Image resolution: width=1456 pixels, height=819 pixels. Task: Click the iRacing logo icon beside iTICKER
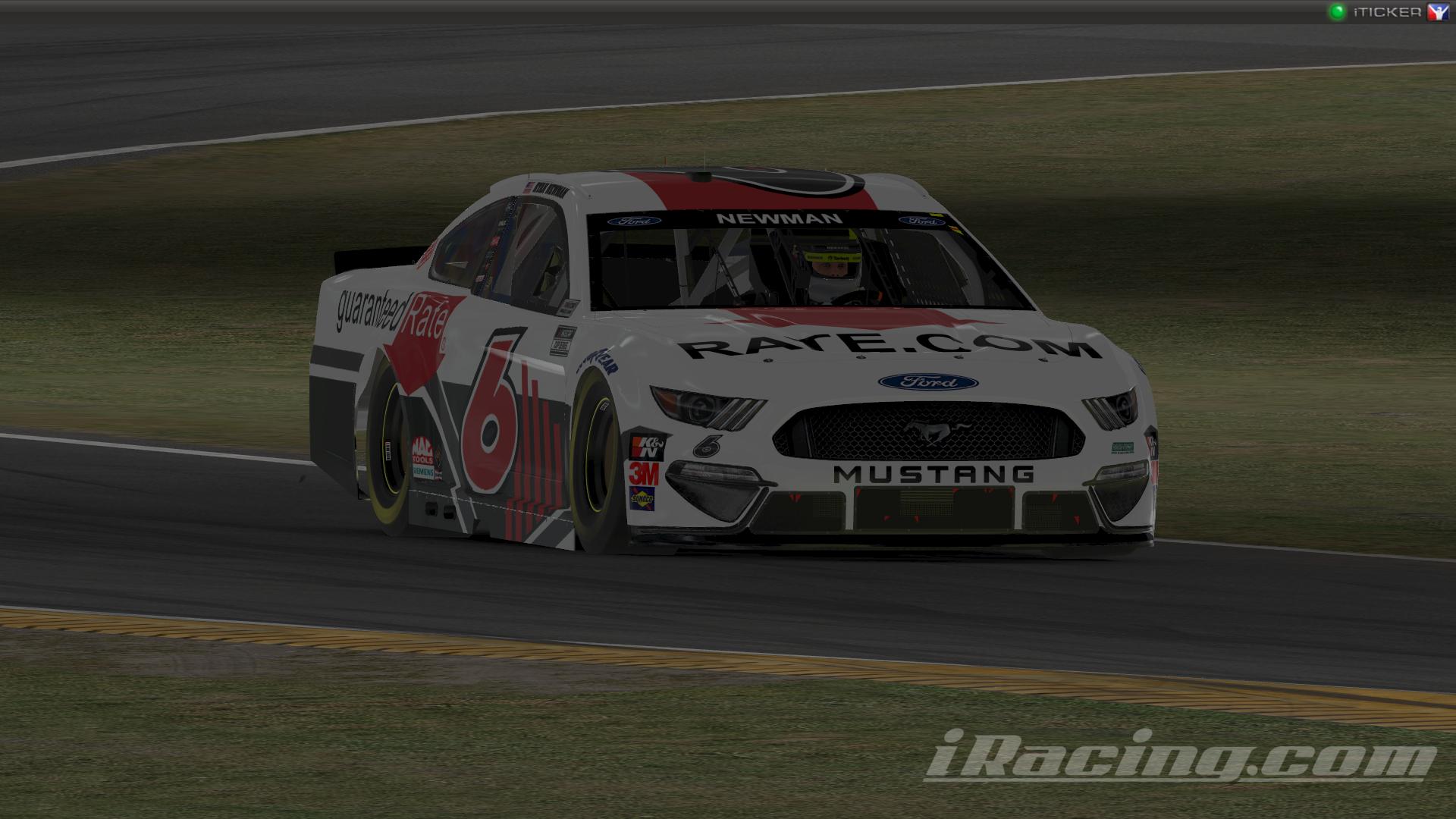click(1437, 12)
